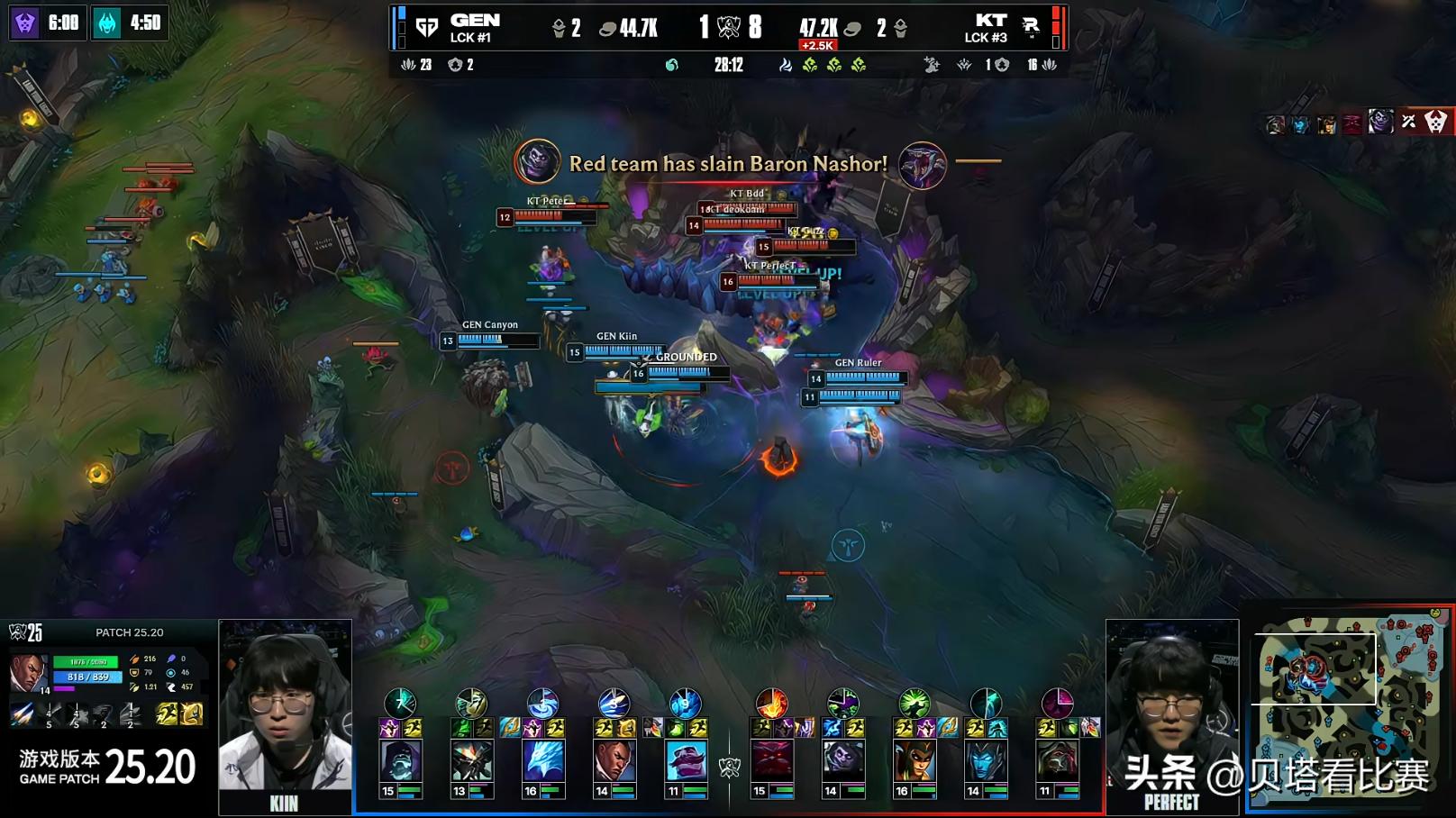Image resolution: width=1456 pixels, height=818 pixels.
Task: Click the KT team logo on the scoreboard
Action: (1031, 27)
